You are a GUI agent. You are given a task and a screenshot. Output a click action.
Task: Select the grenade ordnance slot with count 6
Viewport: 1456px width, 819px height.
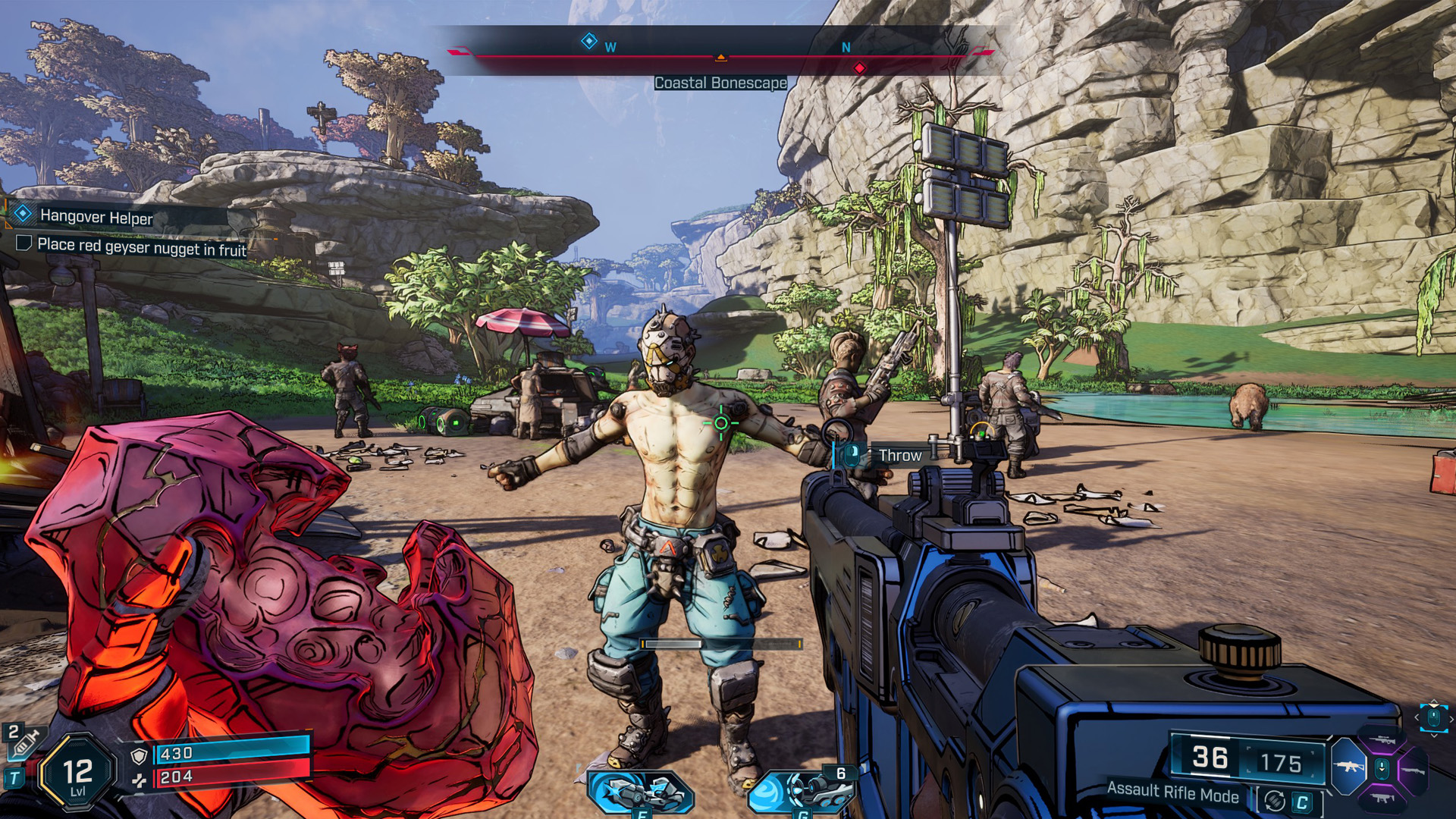[804, 791]
